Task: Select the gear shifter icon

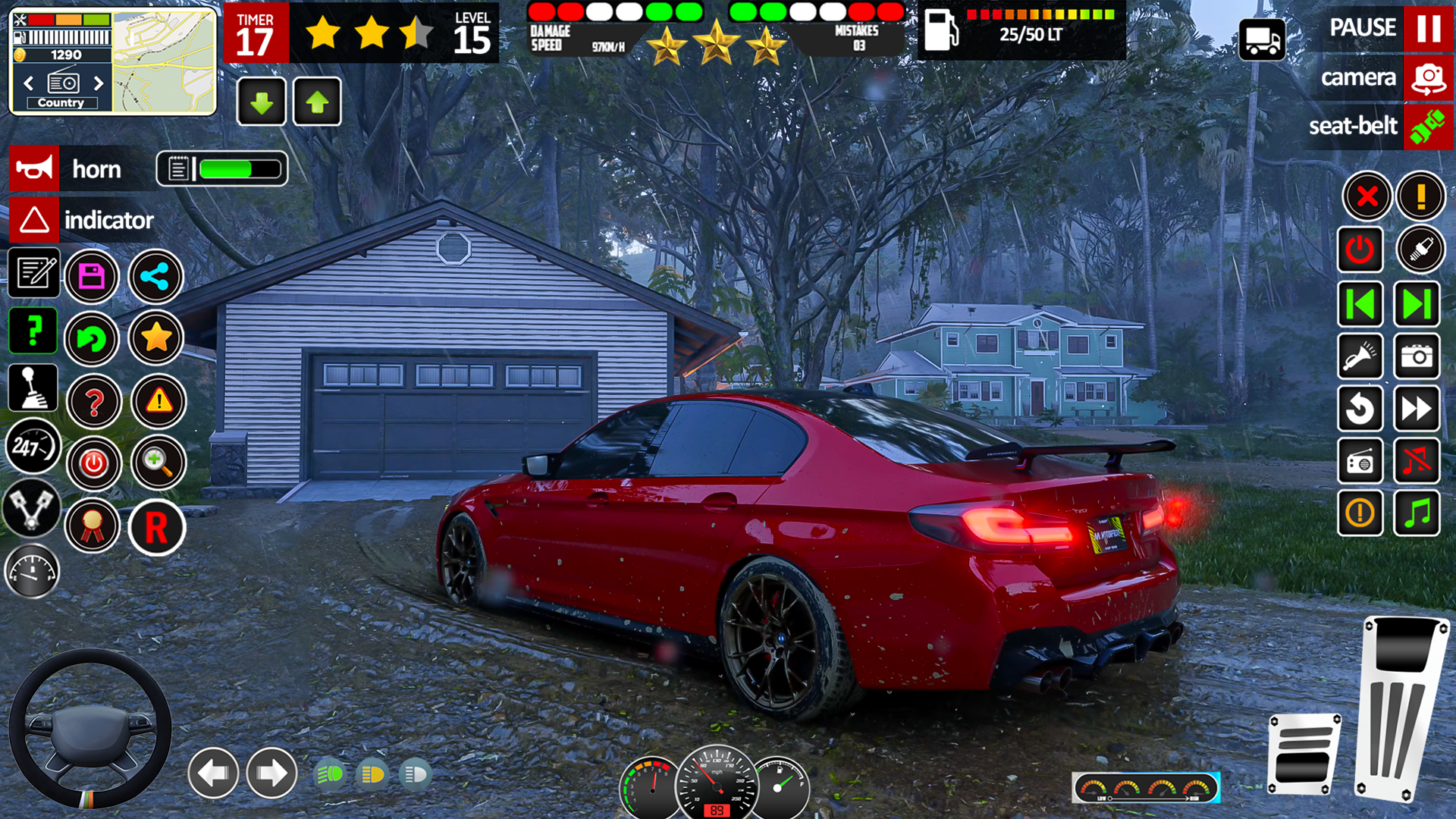Action: [x=32, y=388]
